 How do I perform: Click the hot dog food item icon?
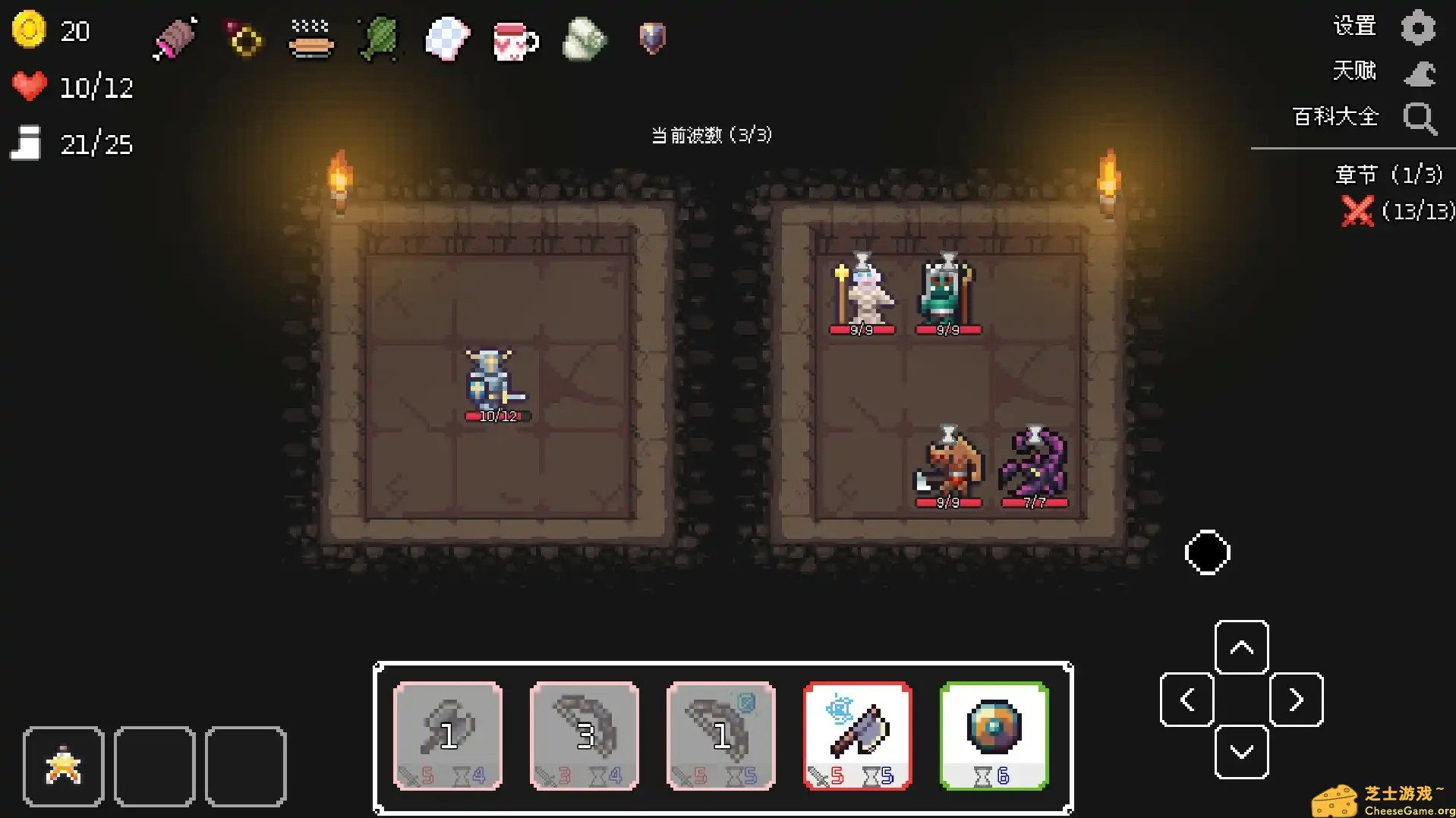pyautogui.click(x=310, y=39)
